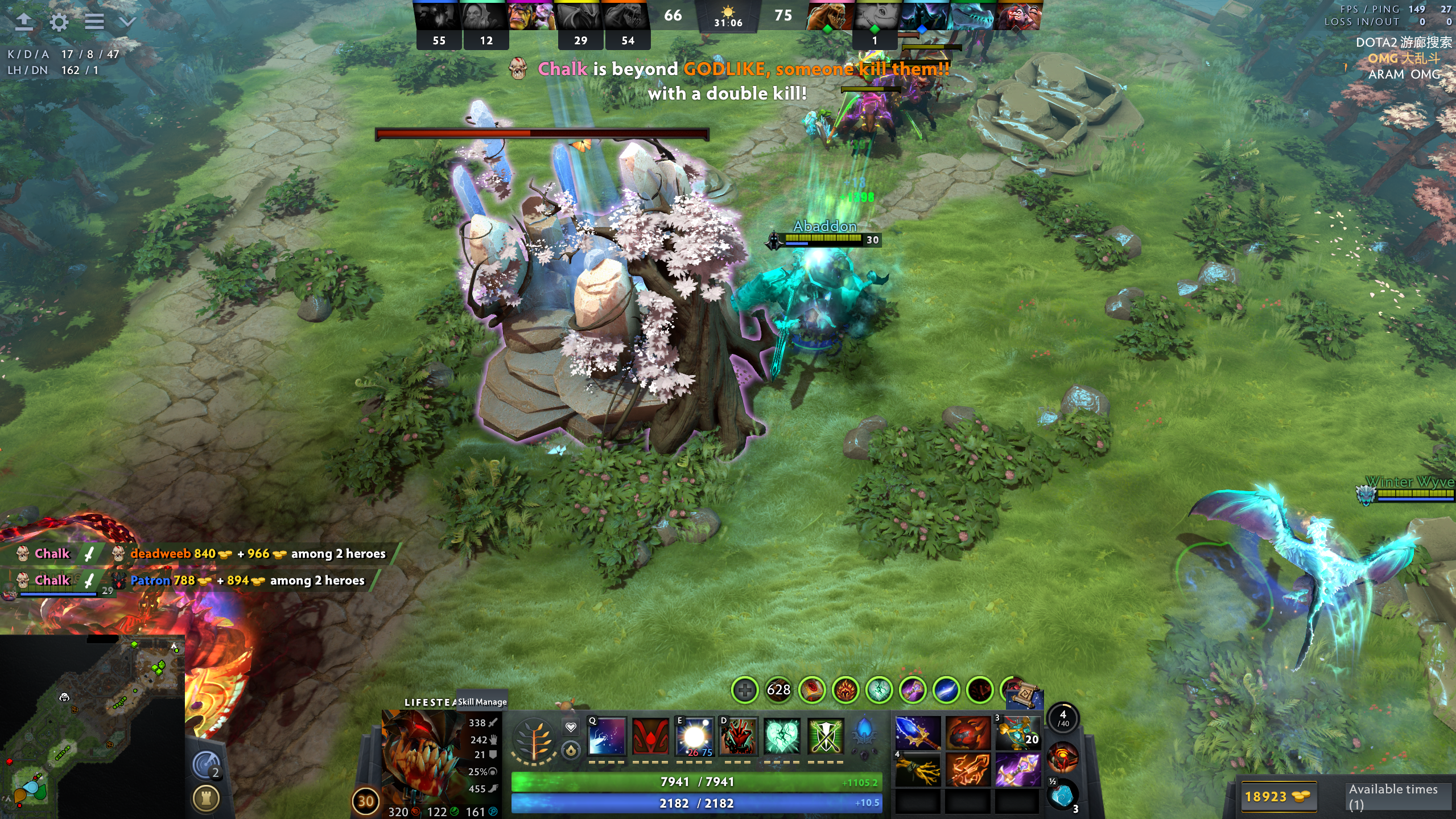Cast the glowing sun E ability

click(694, 736)
